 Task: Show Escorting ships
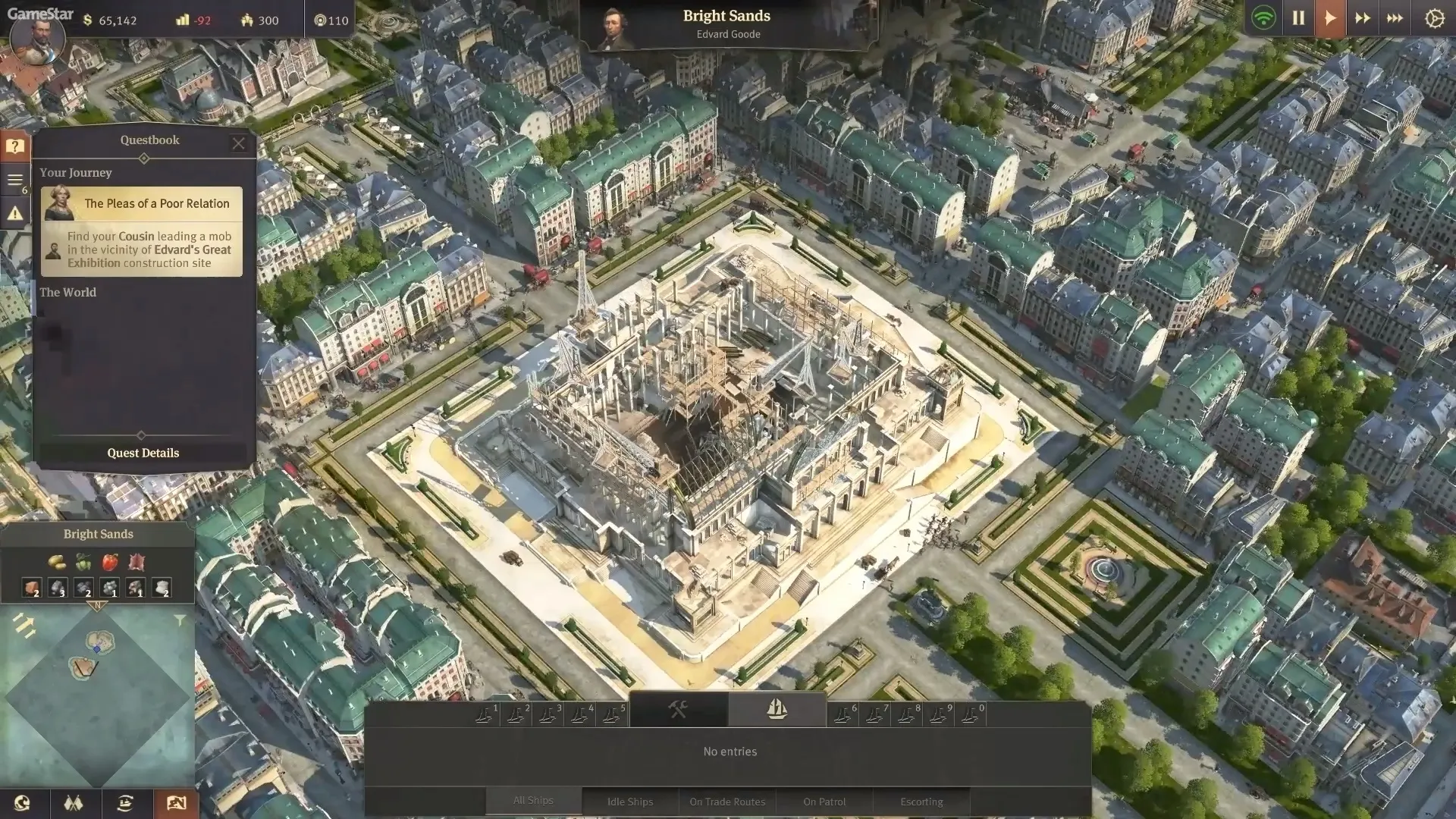click(x=921, y=802)
